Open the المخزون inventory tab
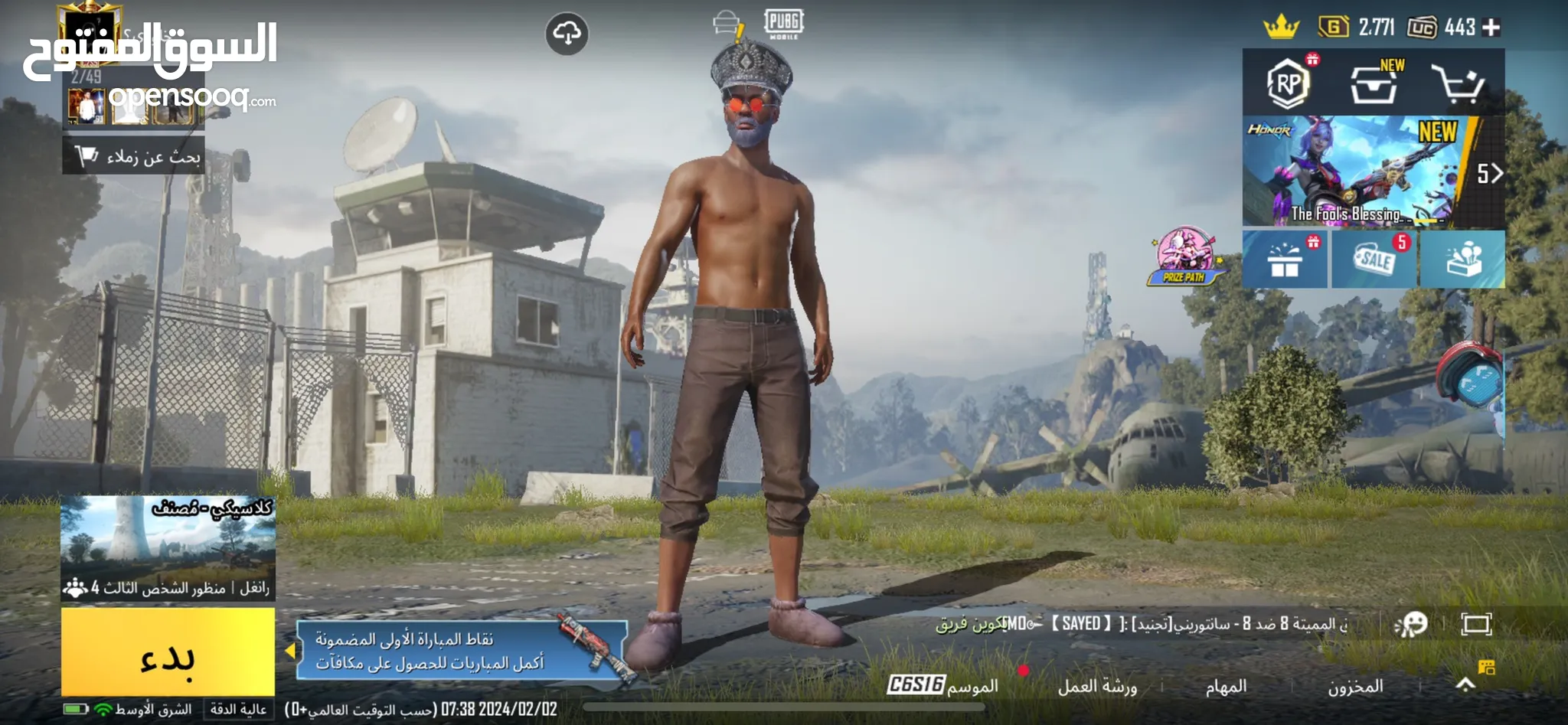Screen dimensions: 1568x725 [1355, 687]
